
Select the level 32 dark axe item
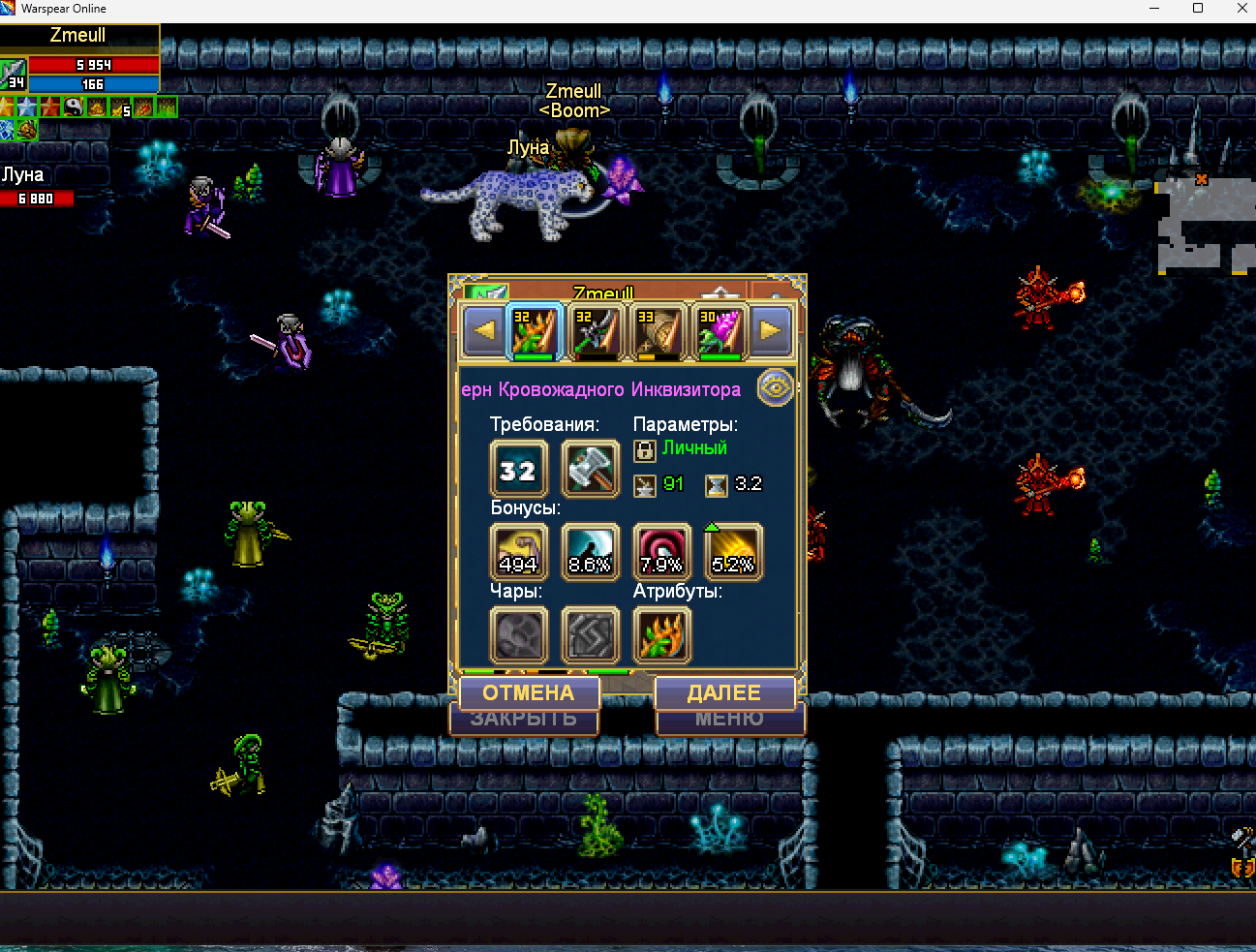(596, 331)
